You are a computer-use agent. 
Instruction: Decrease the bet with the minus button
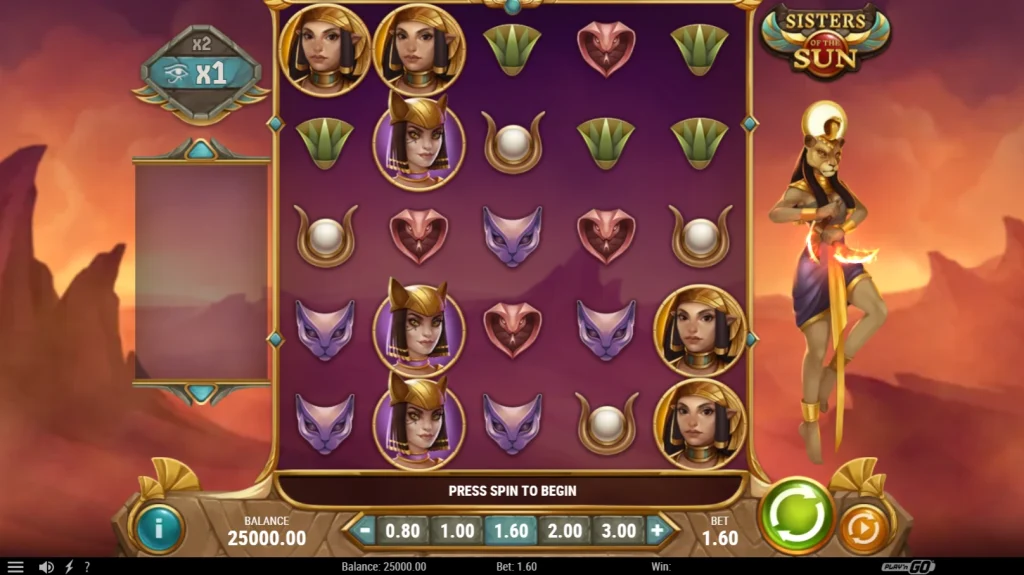click(363, 530)
